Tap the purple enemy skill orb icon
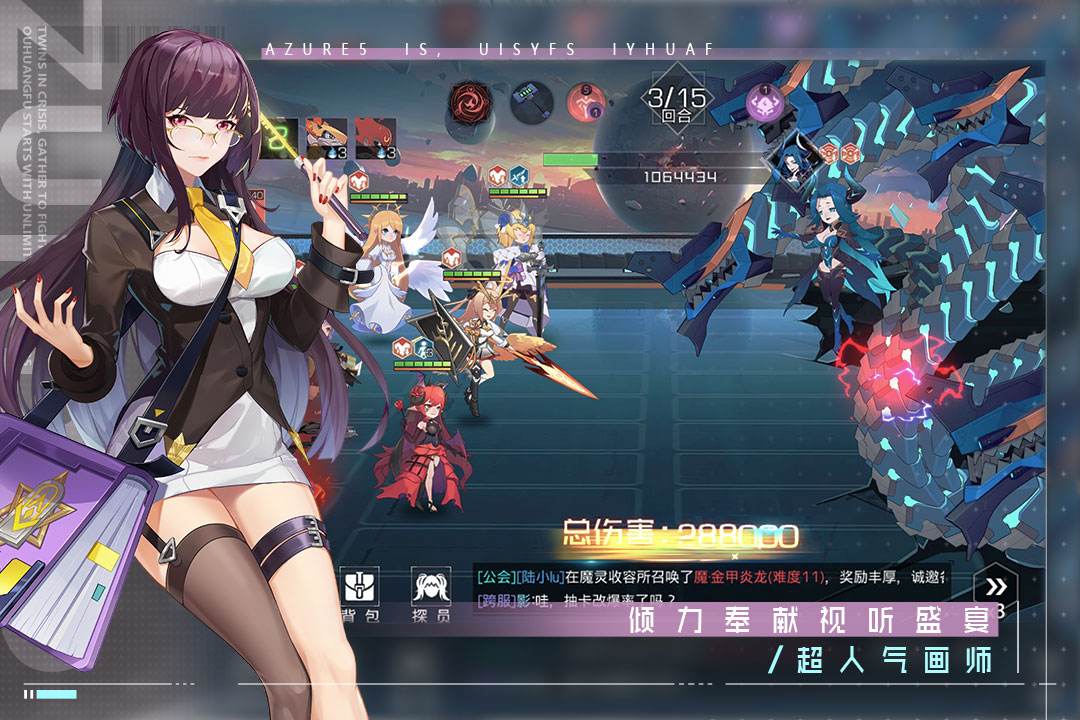The height and width of the screenshot is (720, 1080). (x=765, y=102)
